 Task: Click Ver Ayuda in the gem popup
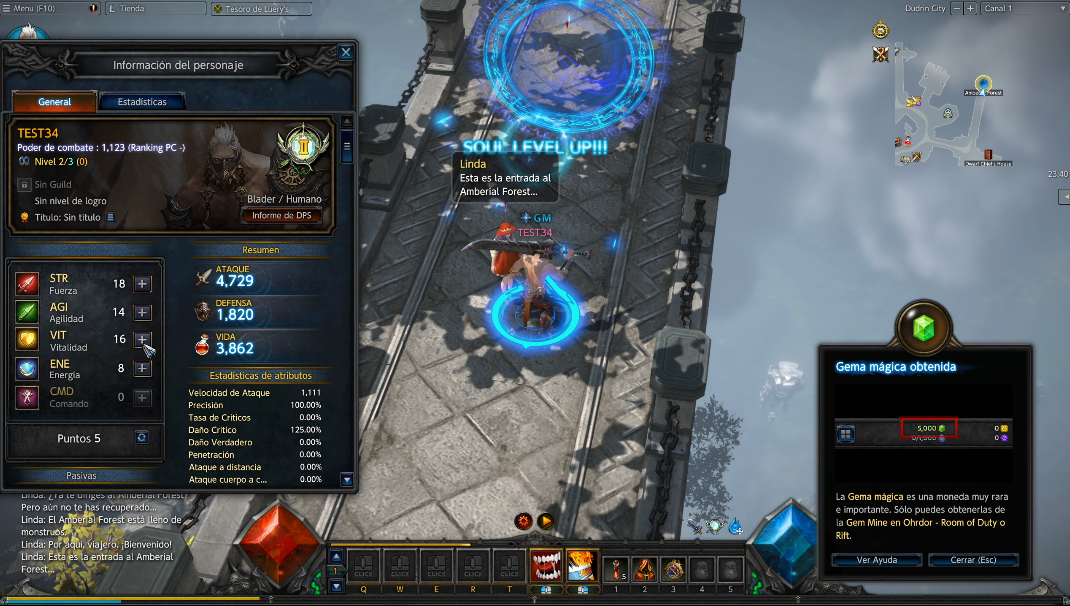(877, 560)
